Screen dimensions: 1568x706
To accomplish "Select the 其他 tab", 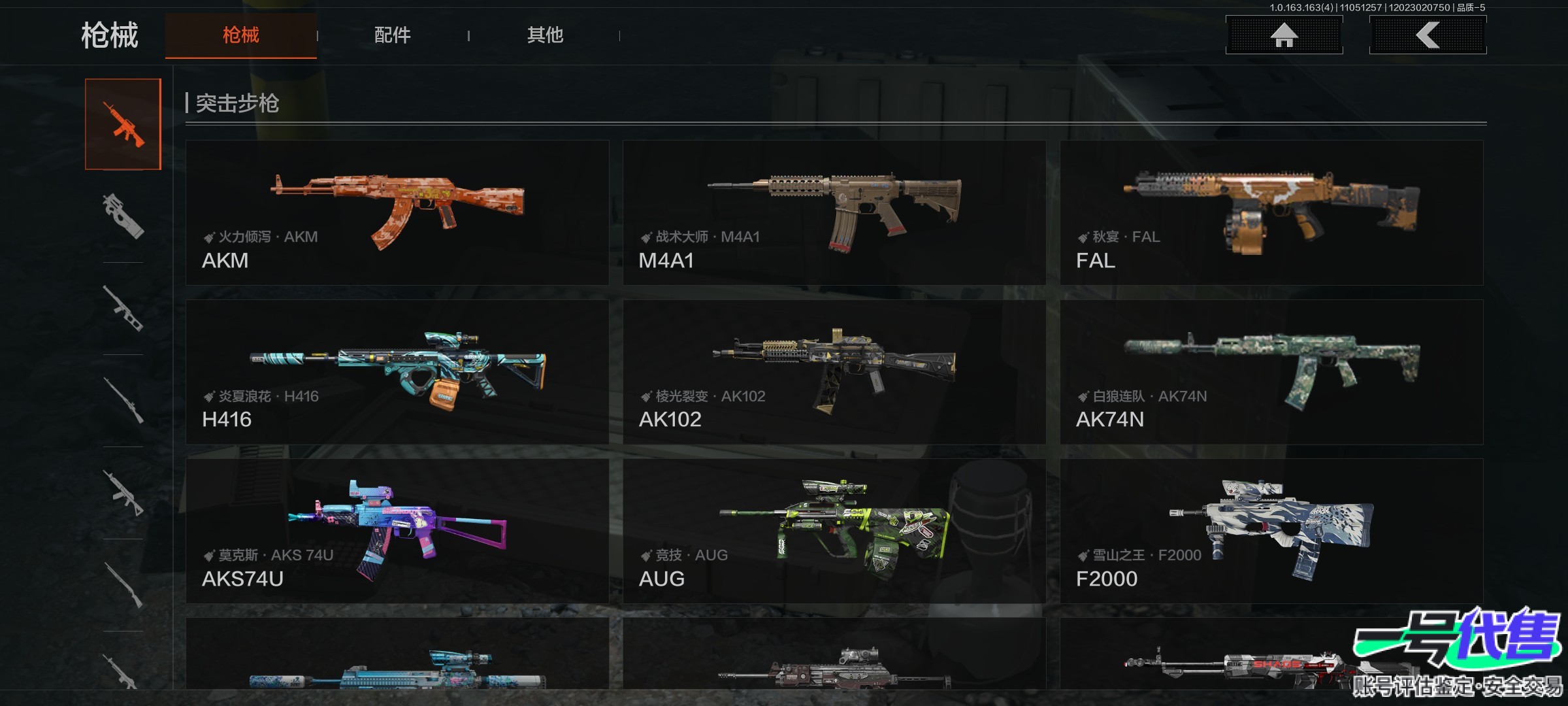I will point(545,35).
